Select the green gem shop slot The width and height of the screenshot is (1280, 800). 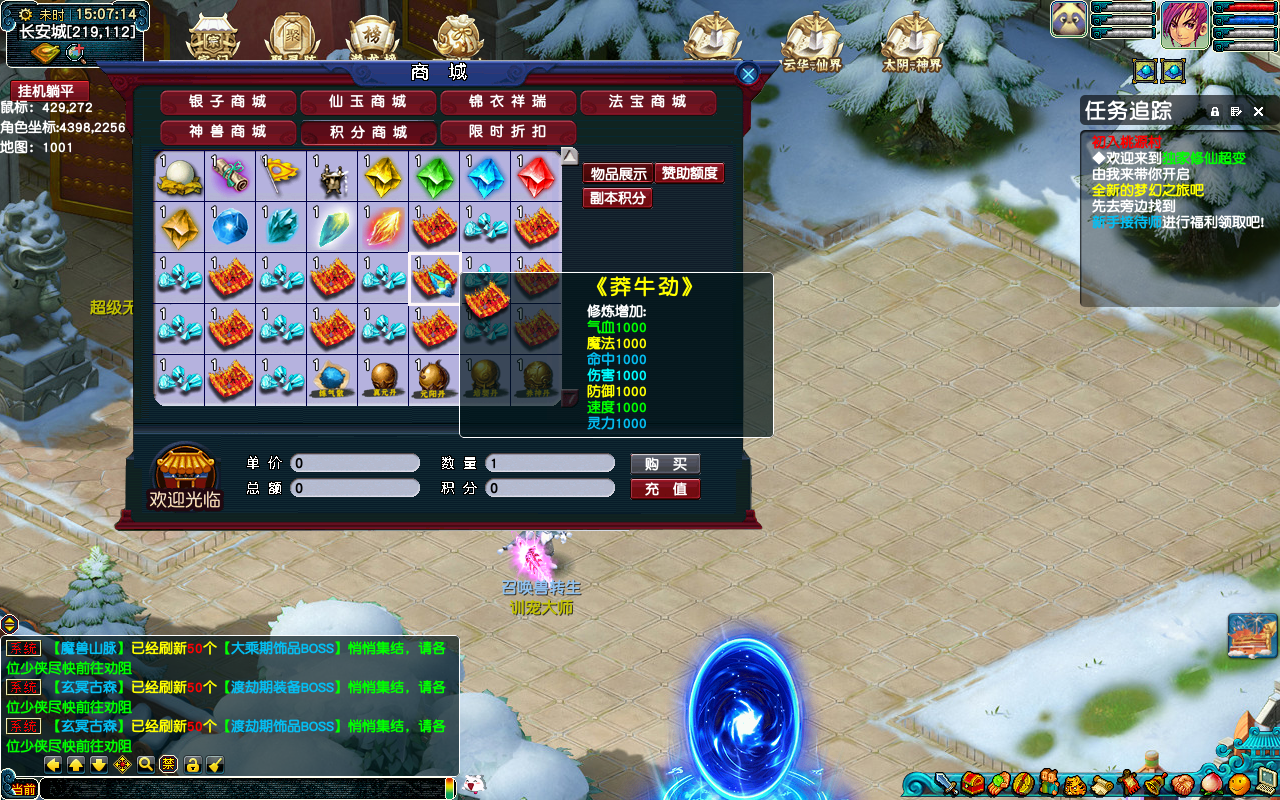[434, 177]
